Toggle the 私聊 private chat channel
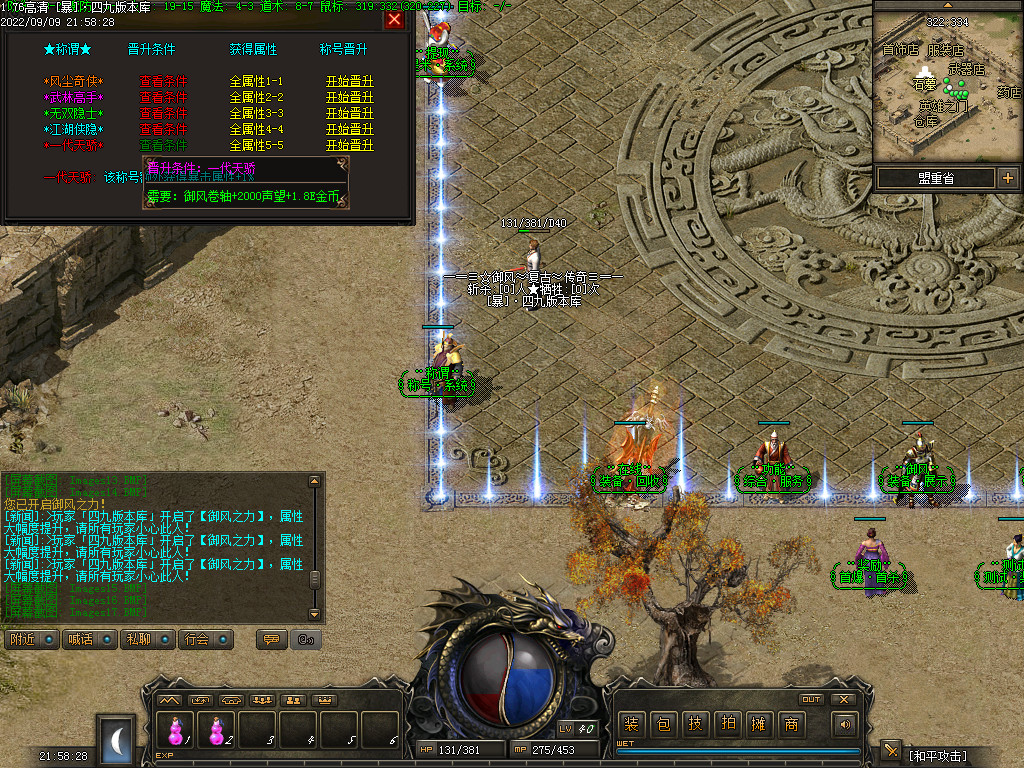 pyautogui.click(x=147, y=639)
